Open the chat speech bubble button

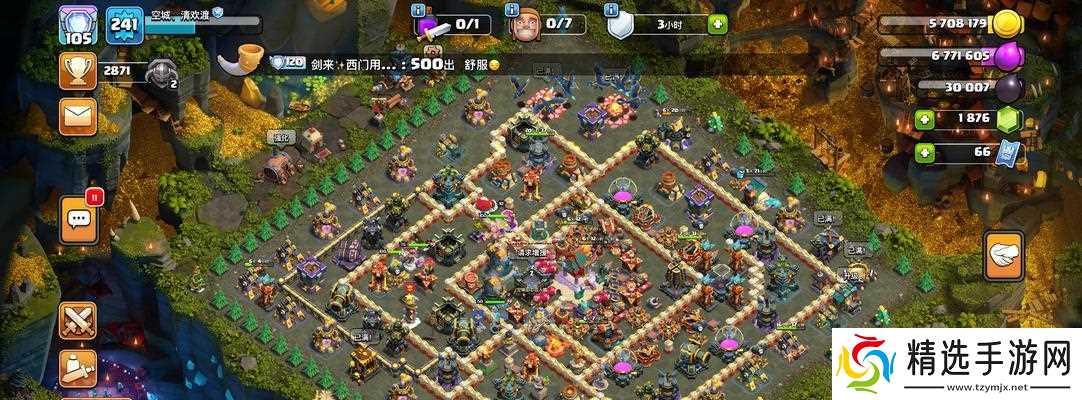(x=79, y=220)
